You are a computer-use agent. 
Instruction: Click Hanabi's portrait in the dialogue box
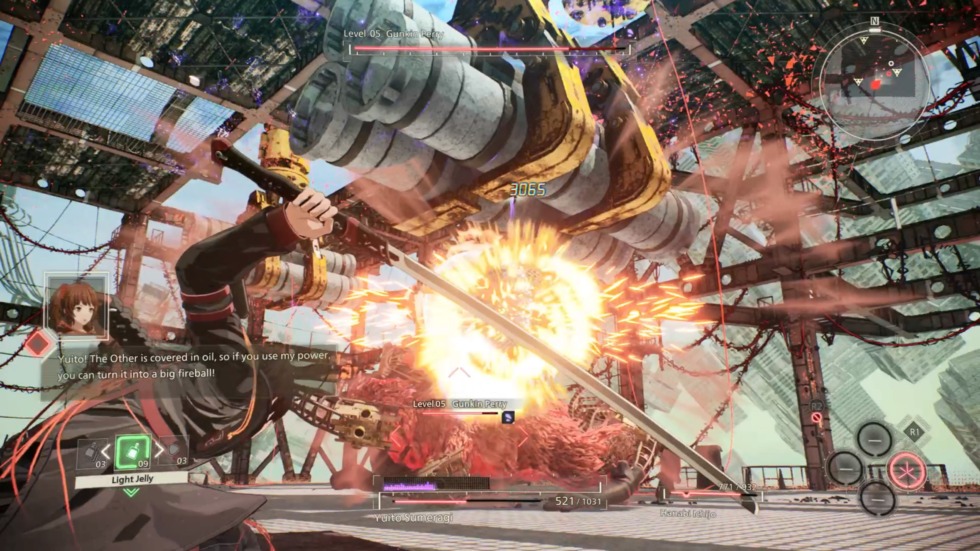click(x=76, y=307)
